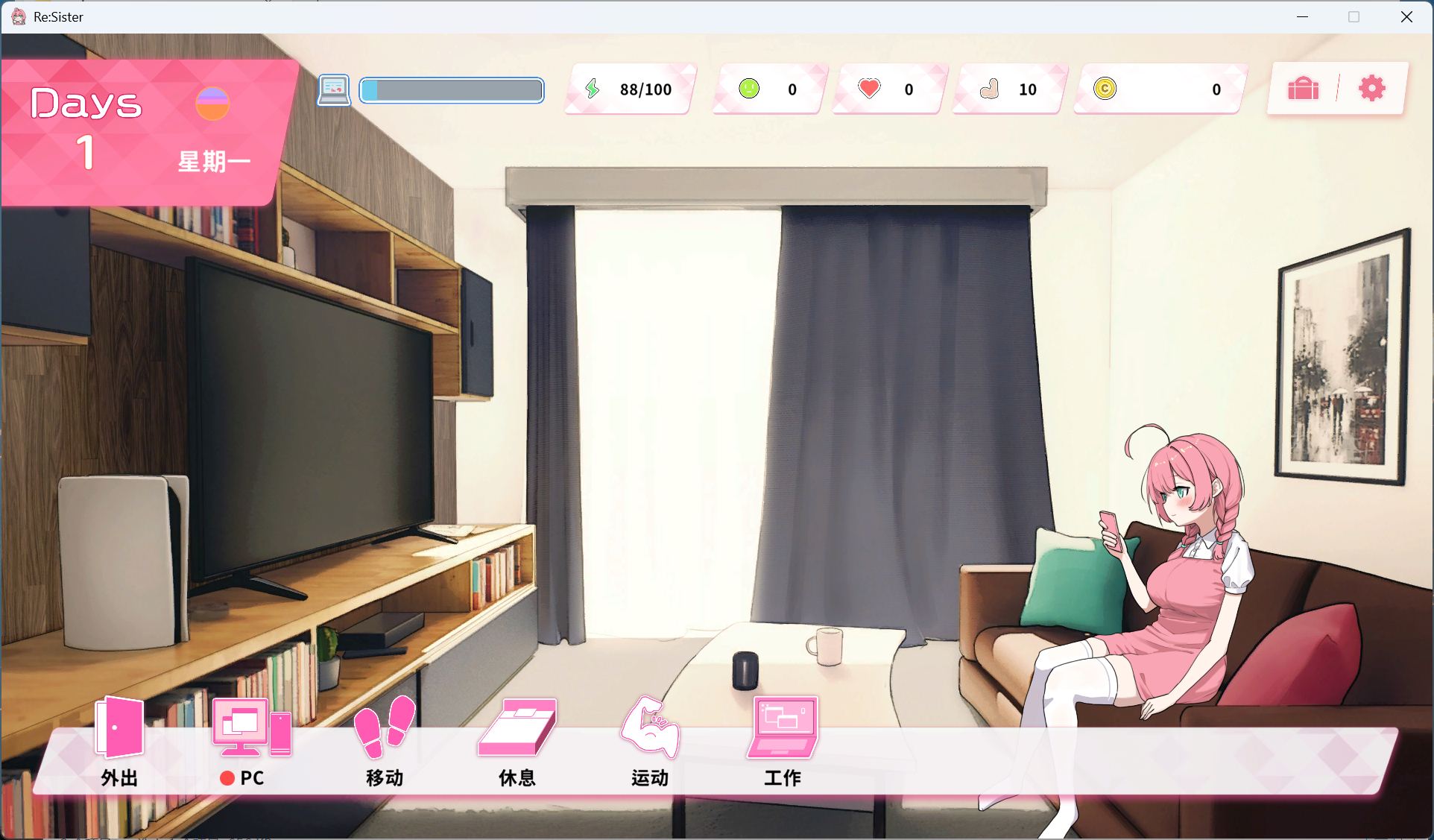Click the 星期一 weekday label
Viewport: 1434px width, 840px height.
pos(212,161)
